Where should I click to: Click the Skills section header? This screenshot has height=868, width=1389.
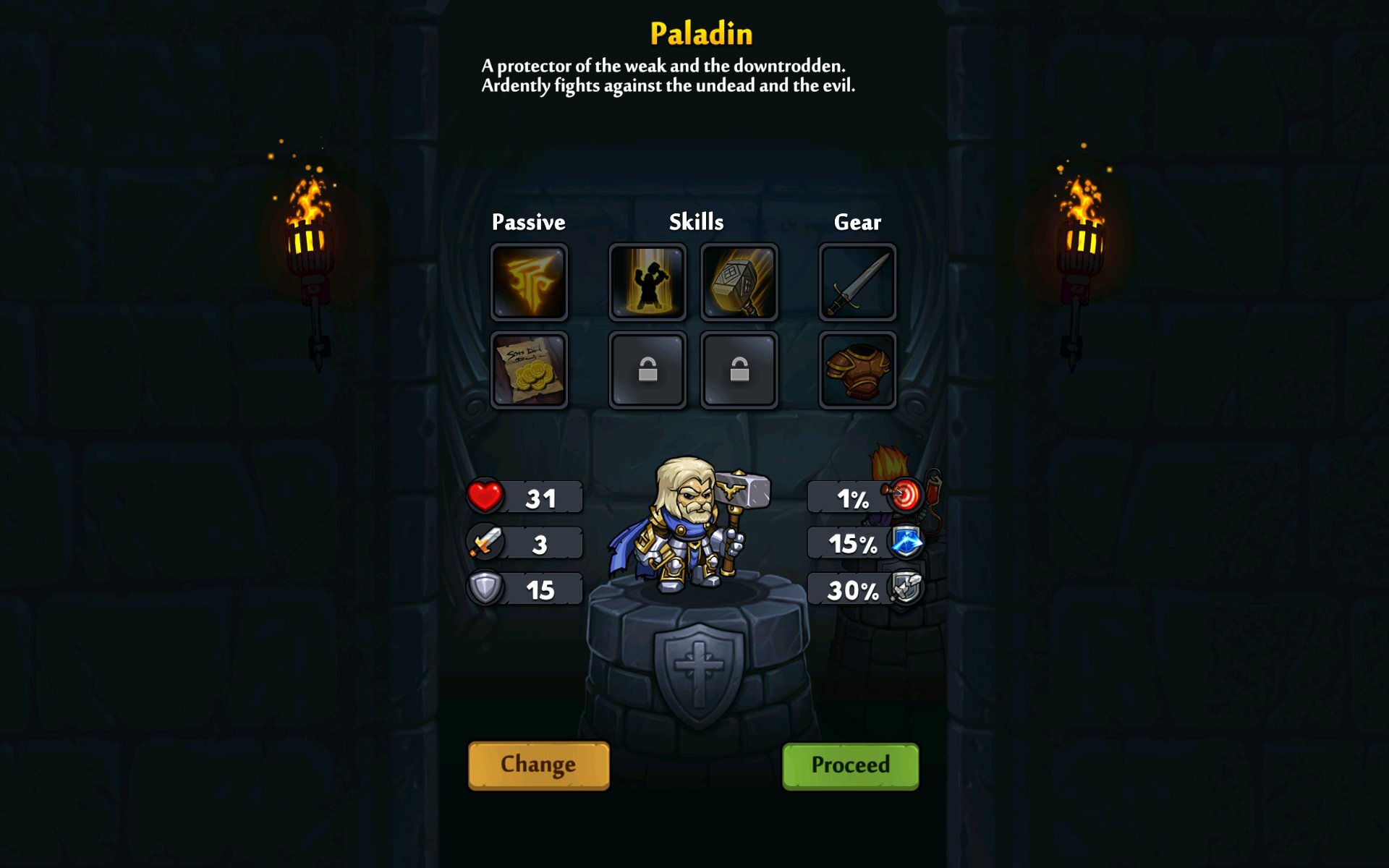click(696, 222)
